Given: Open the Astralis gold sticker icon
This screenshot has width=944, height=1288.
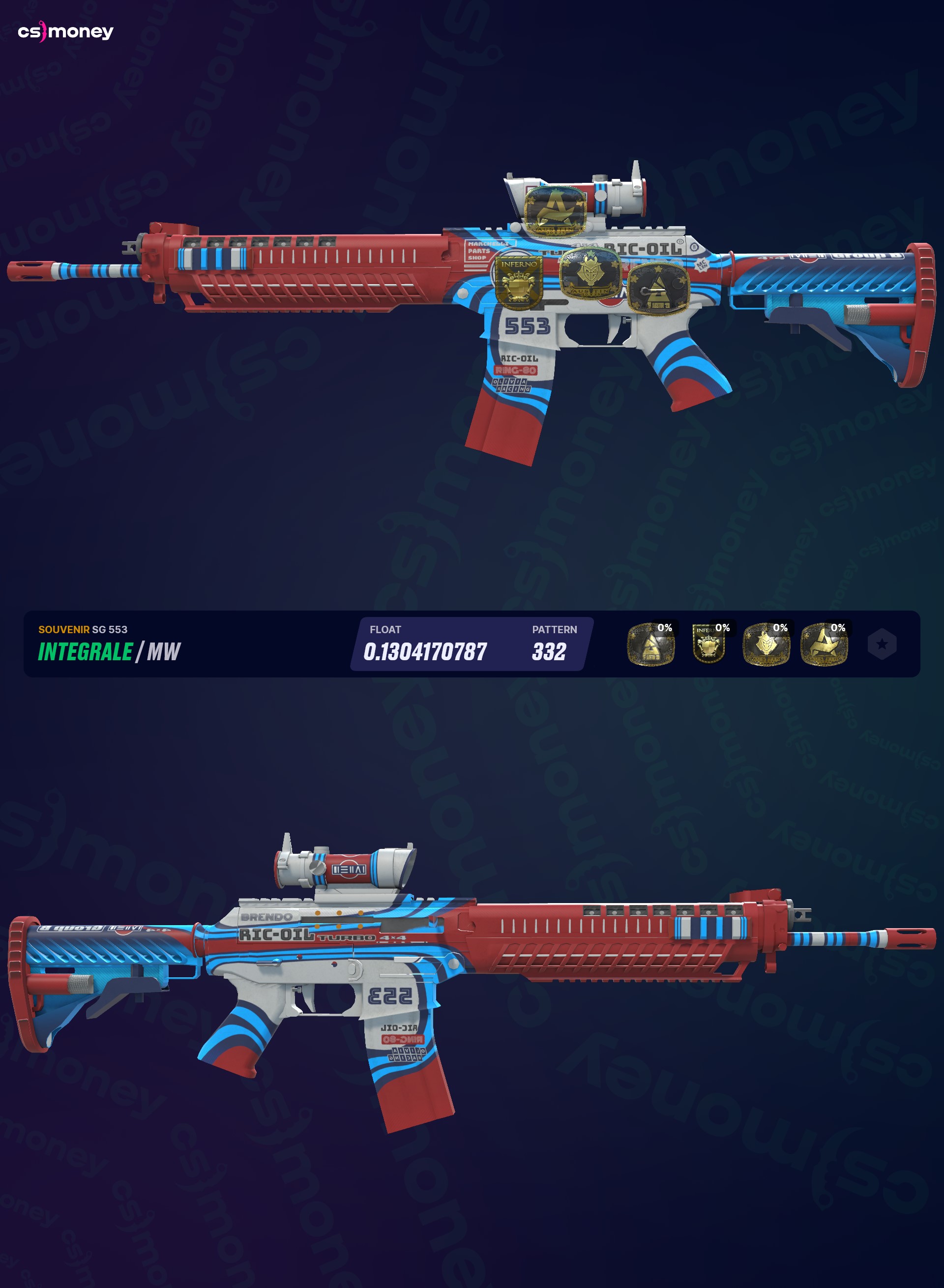Looking at the screenshot, I should click(824, 644).
